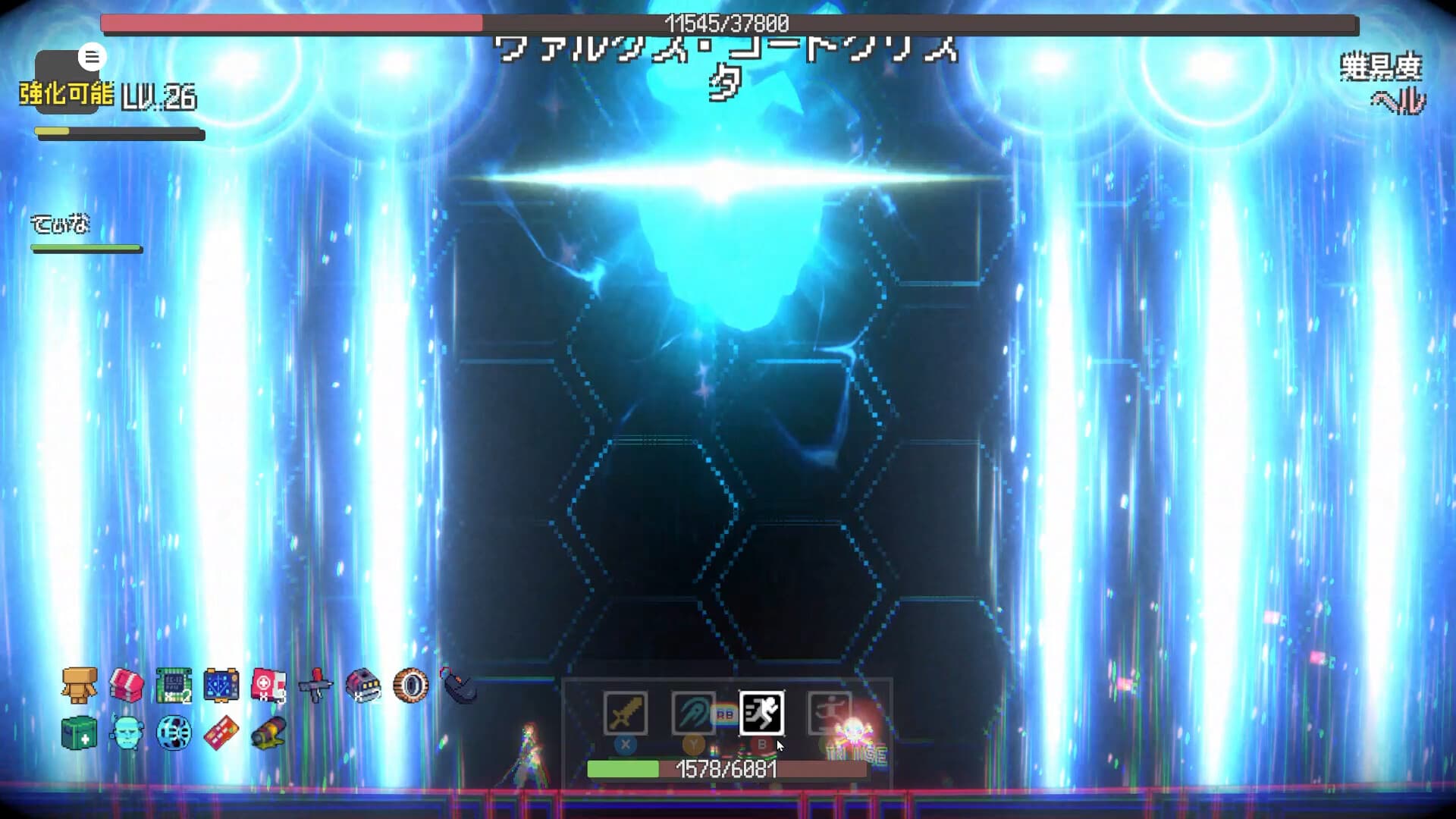This screenshot has height=819, width=1456.
Task: Open the hamburger menu next to the level badge
Action: point(92,56)
